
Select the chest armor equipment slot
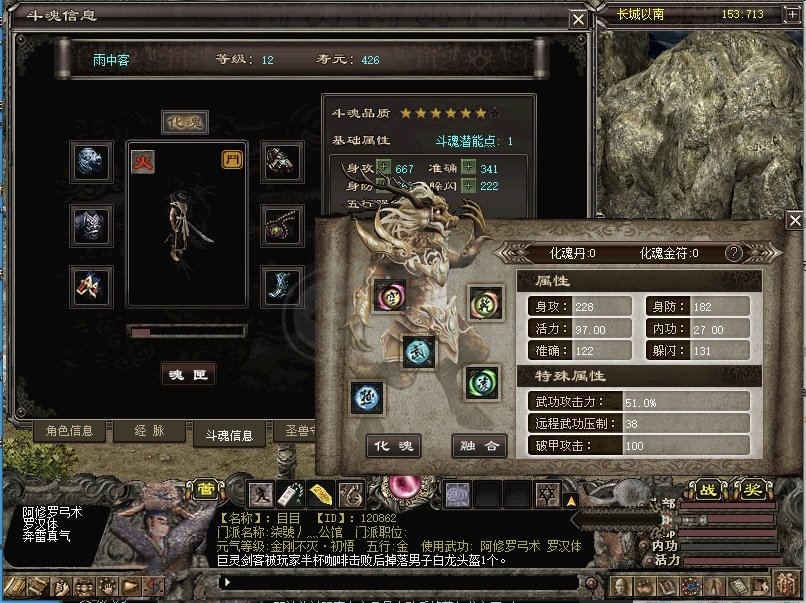pyautogui.click(x=92, y=226)
